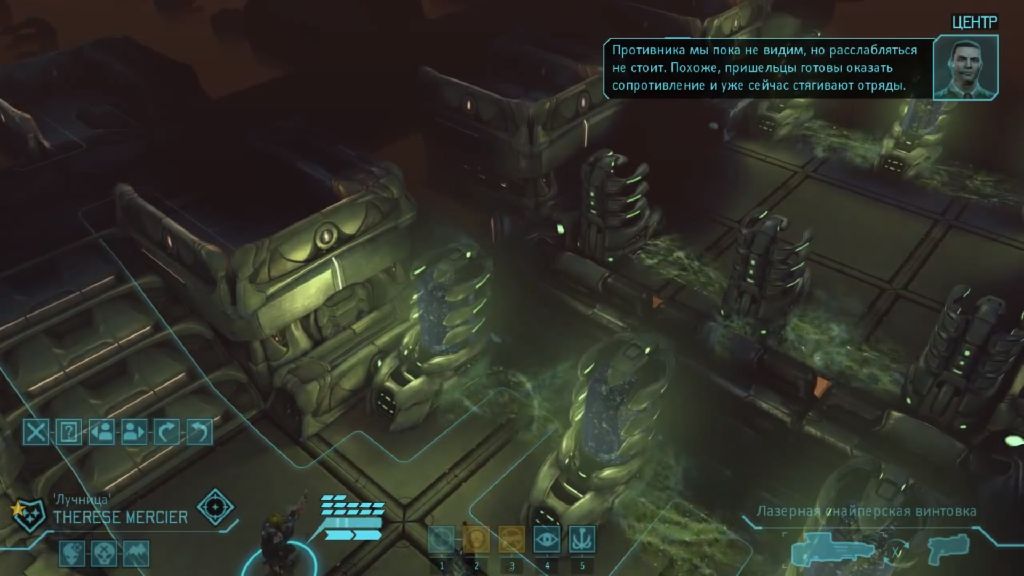Choose the orange ability in slot 2
The image size is (1024, 576).
coord(476,540)
